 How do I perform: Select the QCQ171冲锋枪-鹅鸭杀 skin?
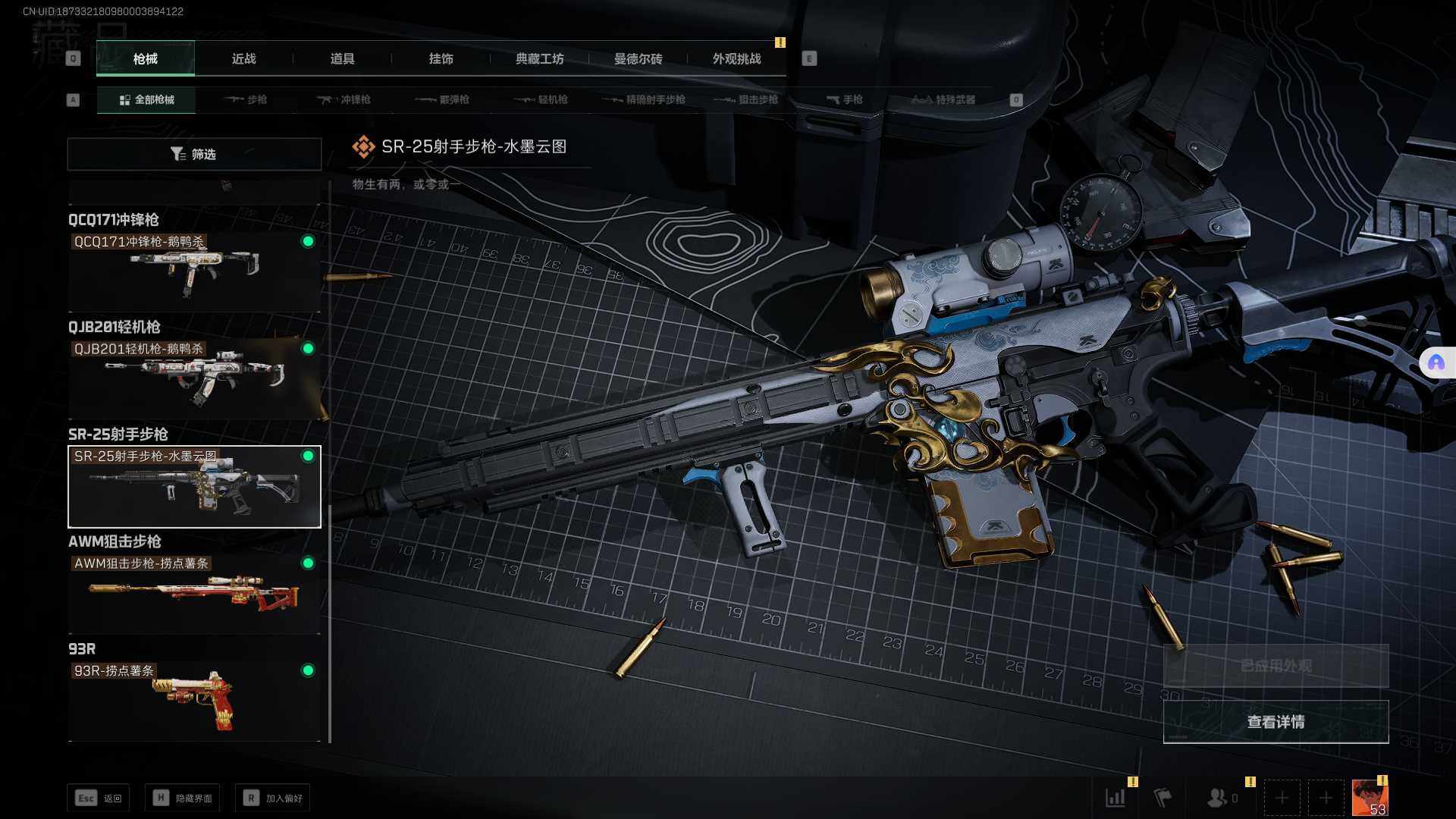tap(194, 271)
